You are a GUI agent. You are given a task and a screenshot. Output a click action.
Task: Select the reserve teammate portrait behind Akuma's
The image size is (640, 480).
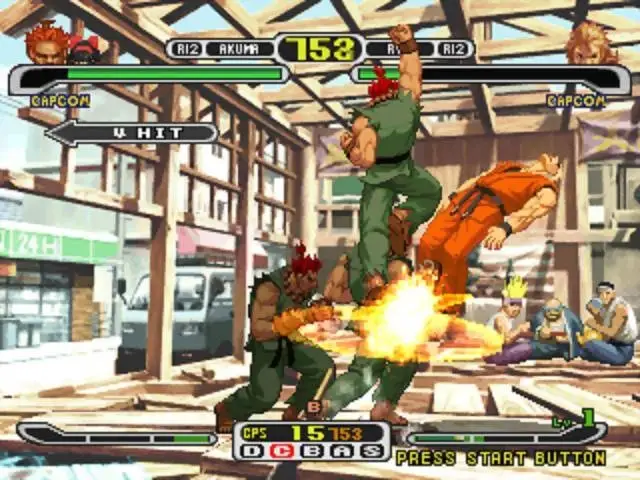pyautogui.click(x=85, y=49)
